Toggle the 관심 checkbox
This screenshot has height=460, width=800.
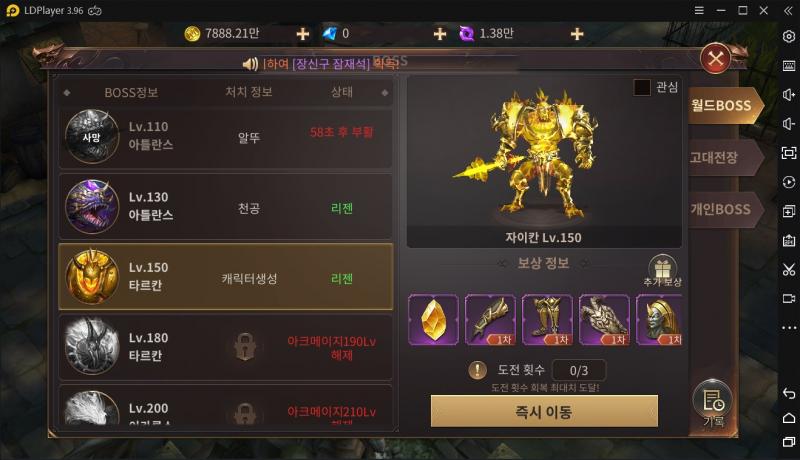[642, 88]
